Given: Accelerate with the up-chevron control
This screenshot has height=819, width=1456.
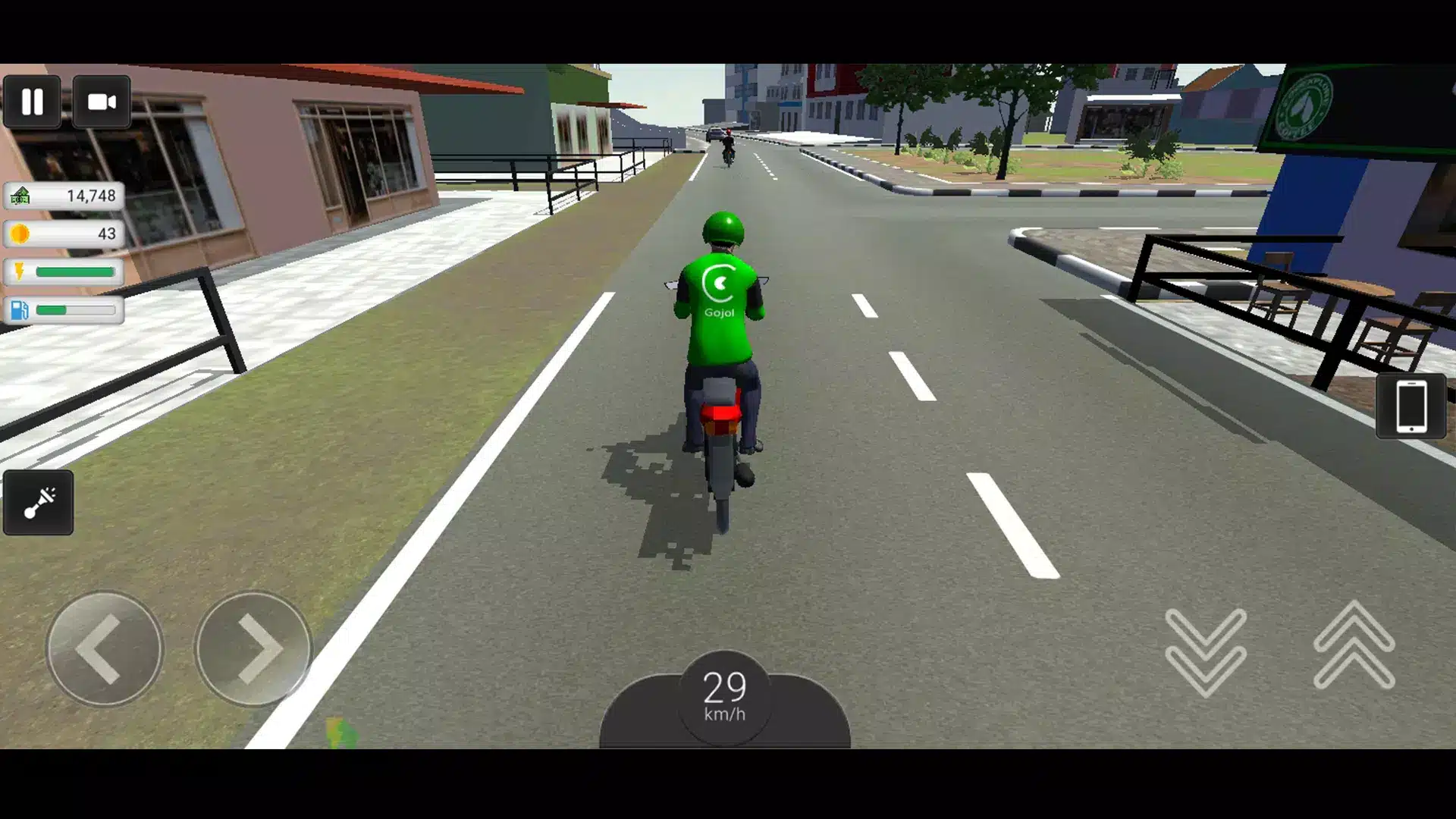Looking at the screenshot, I should pos(1354,646).
